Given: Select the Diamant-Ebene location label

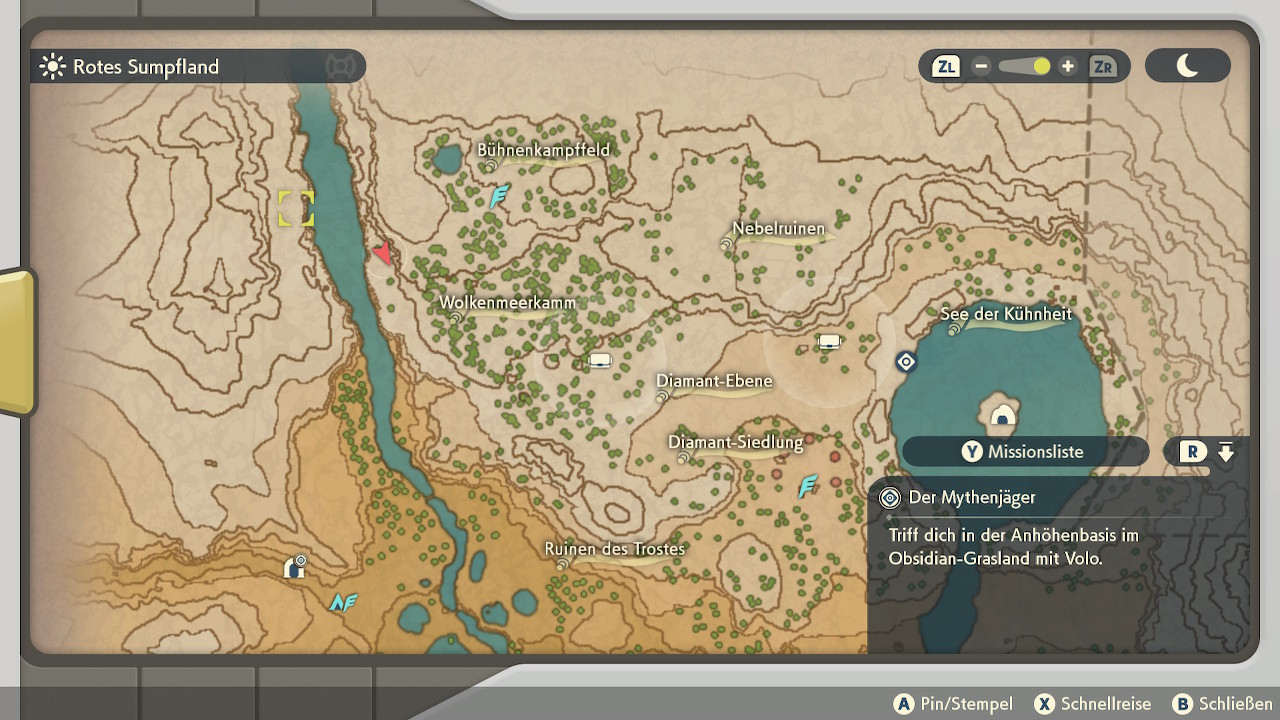Looking at the screenshot, I should 714,382.
